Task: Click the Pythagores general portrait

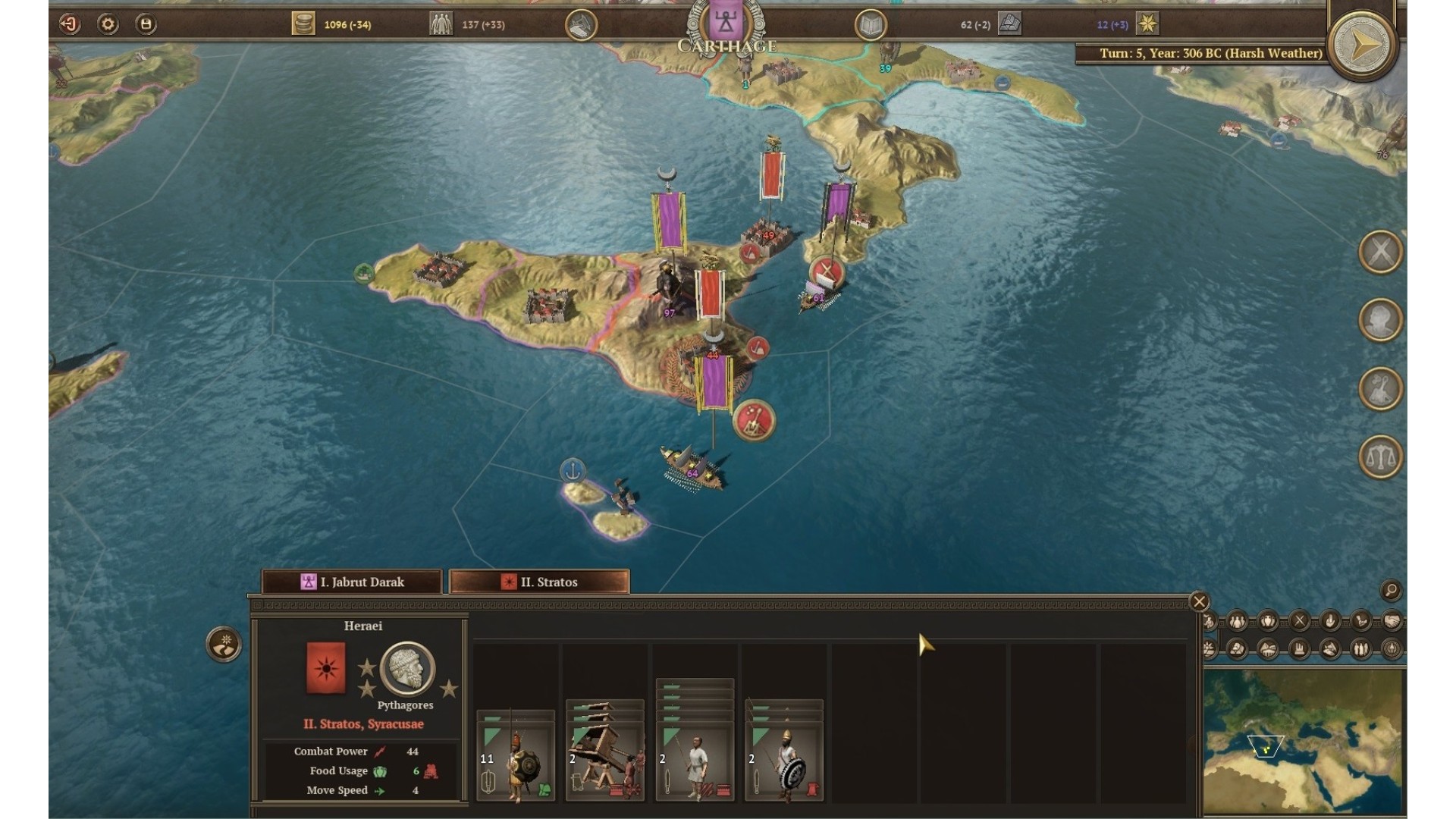Action: [x=407, y=668]
